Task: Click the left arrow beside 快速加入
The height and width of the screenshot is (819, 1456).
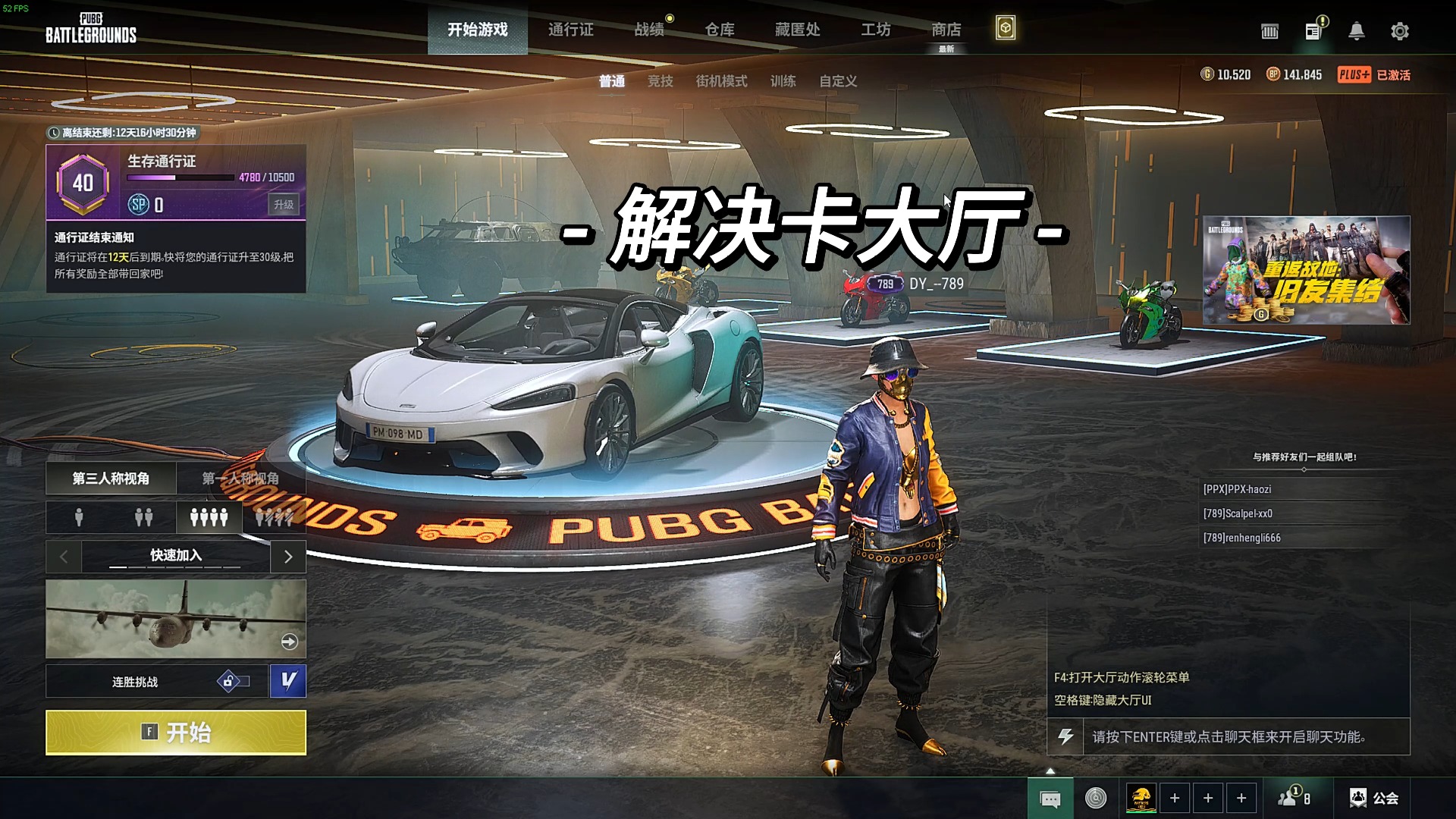Action: tap(63, 556)
